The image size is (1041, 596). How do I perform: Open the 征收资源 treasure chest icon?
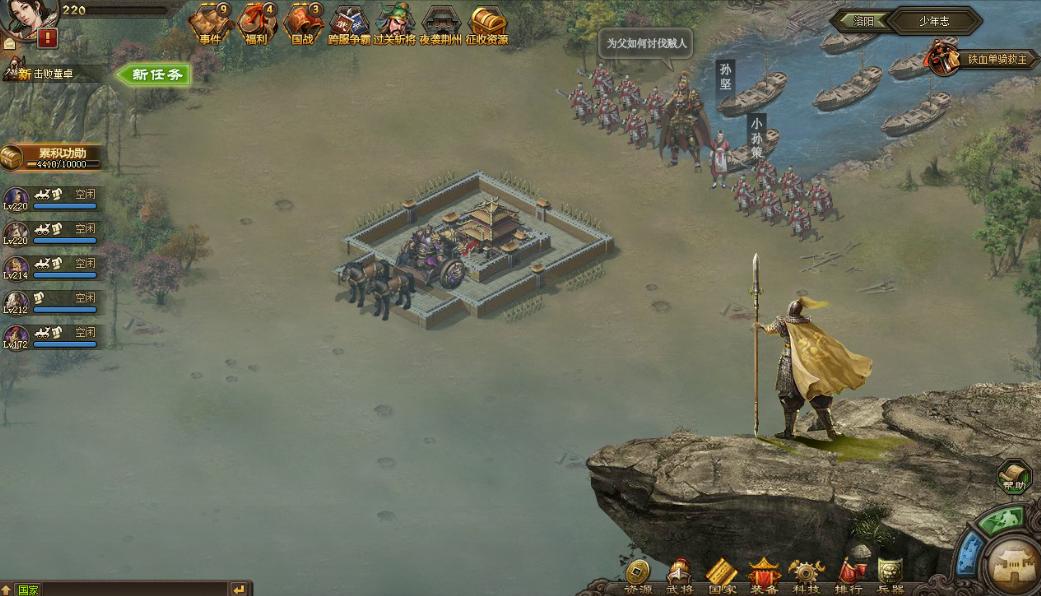point(488,23)
